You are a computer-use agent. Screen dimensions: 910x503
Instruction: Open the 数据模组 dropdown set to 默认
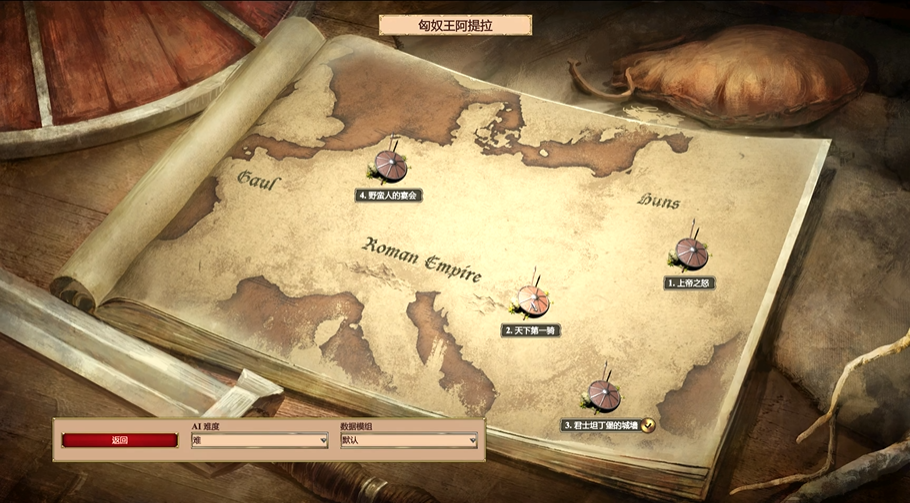(x=409, y=440)
